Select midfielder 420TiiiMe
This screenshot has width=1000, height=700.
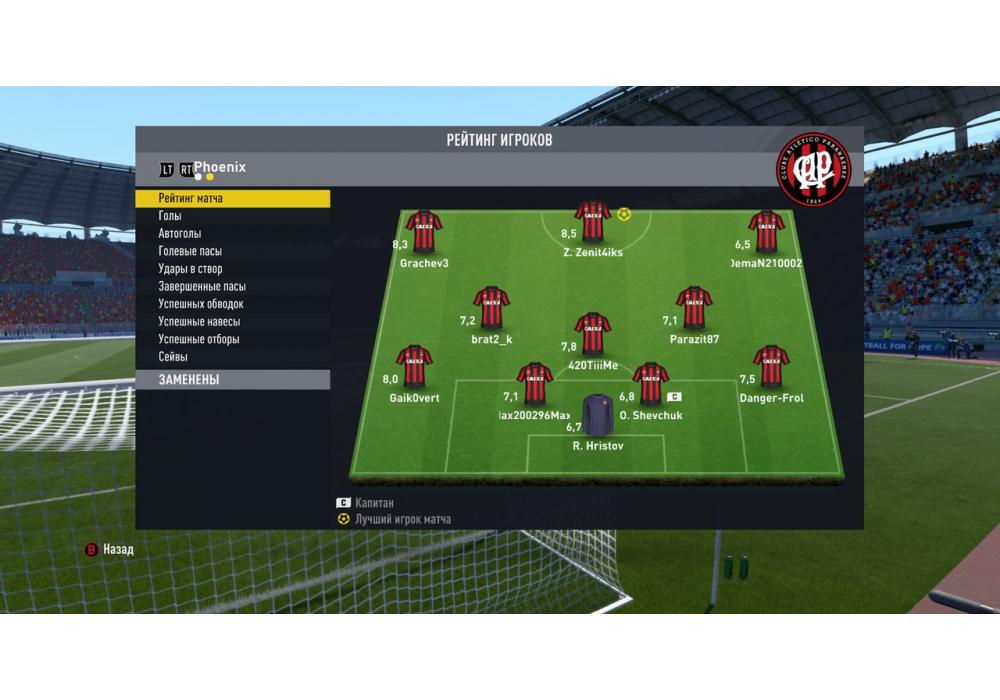[593, 334]
